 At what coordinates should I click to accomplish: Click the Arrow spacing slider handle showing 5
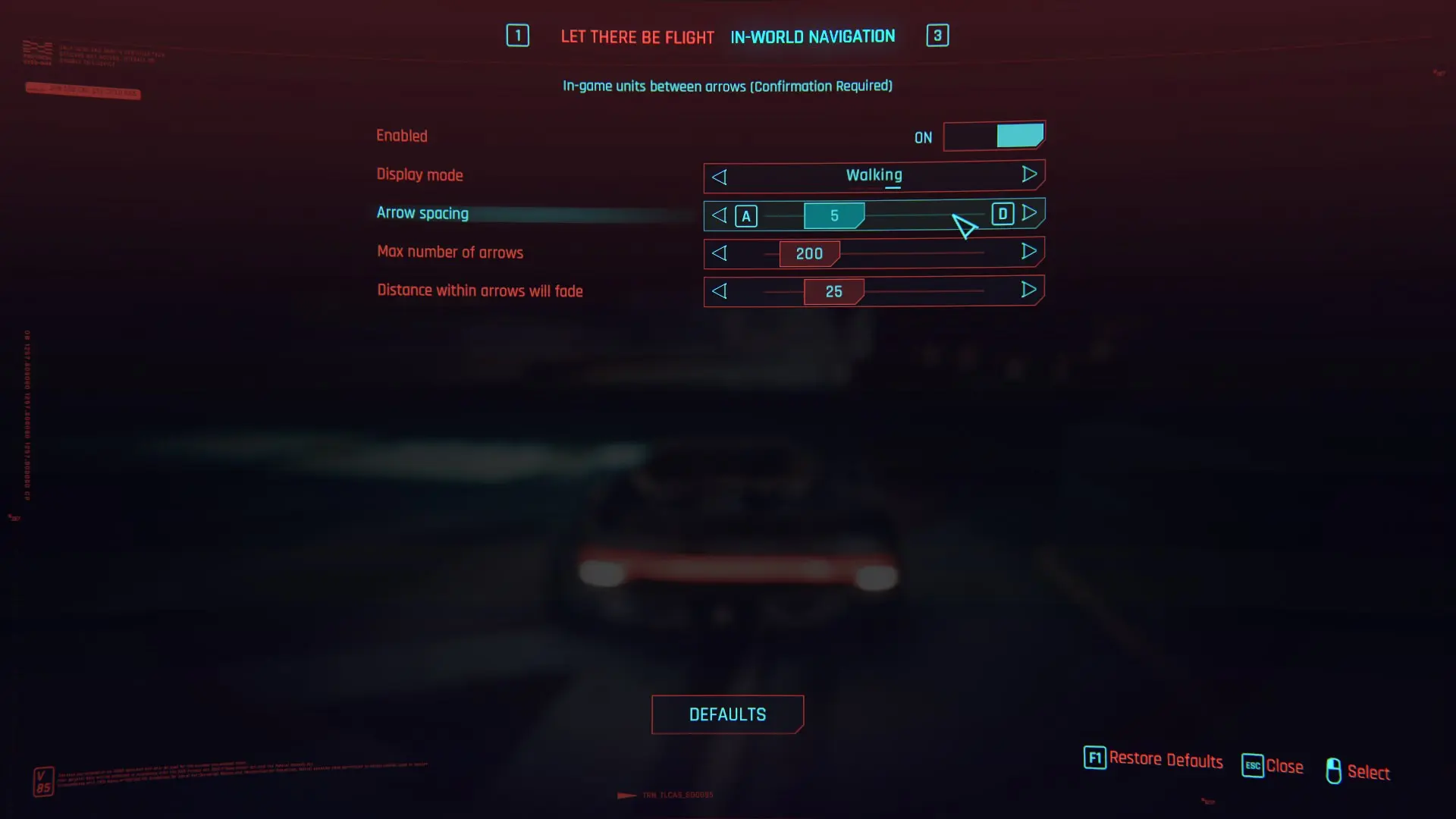[834, 215]
